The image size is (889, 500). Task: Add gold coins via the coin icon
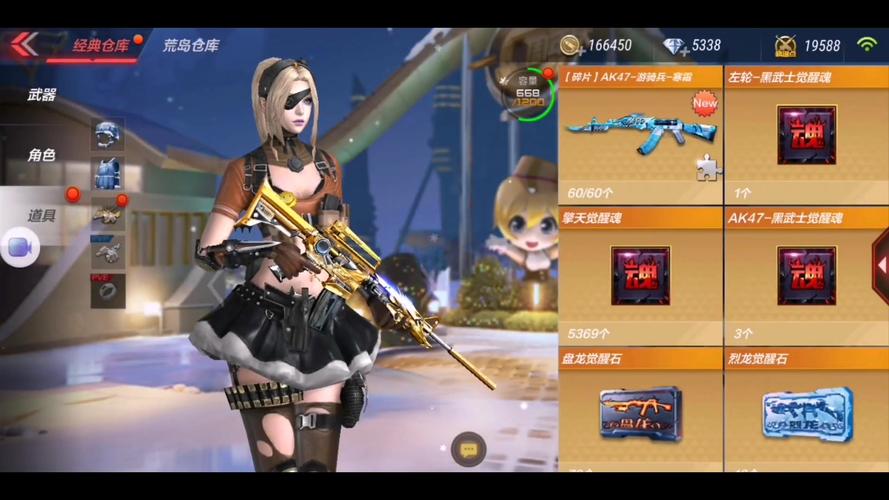tap(571, 45)
